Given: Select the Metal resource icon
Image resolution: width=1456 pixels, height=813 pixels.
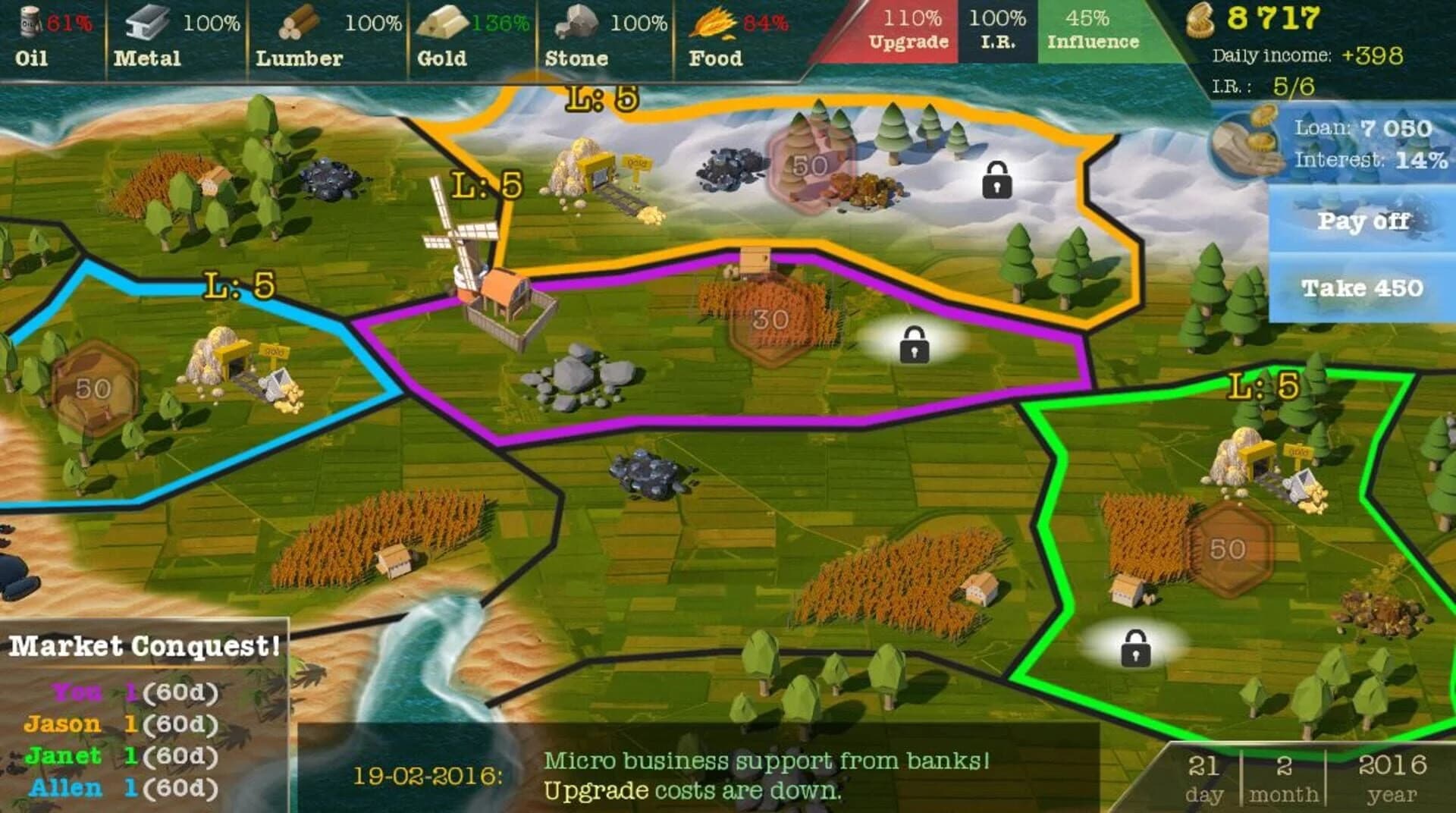Looking at the screenshot, I should coord(146,23).
